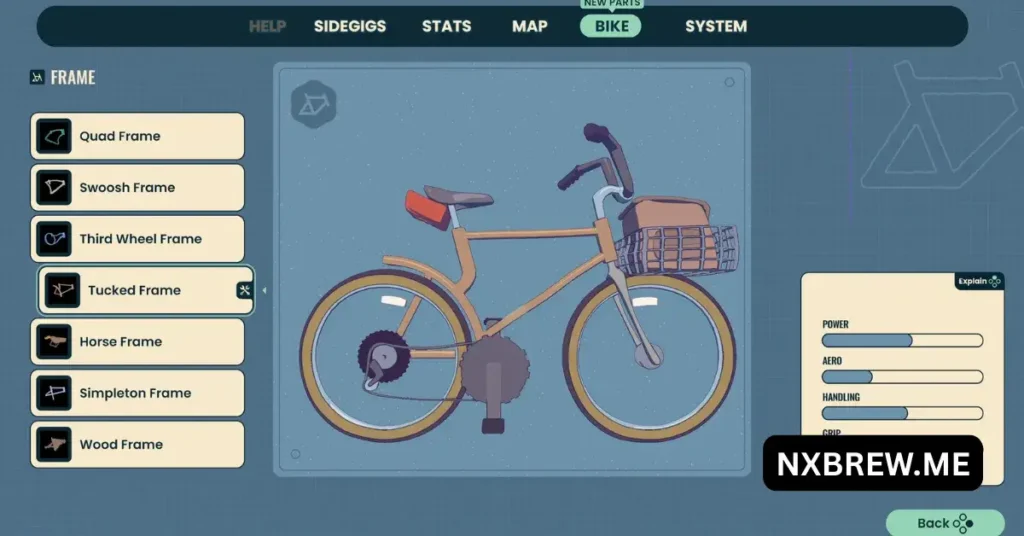Pick the Third Wheel Frame
1024x536 pixels.
138,239
